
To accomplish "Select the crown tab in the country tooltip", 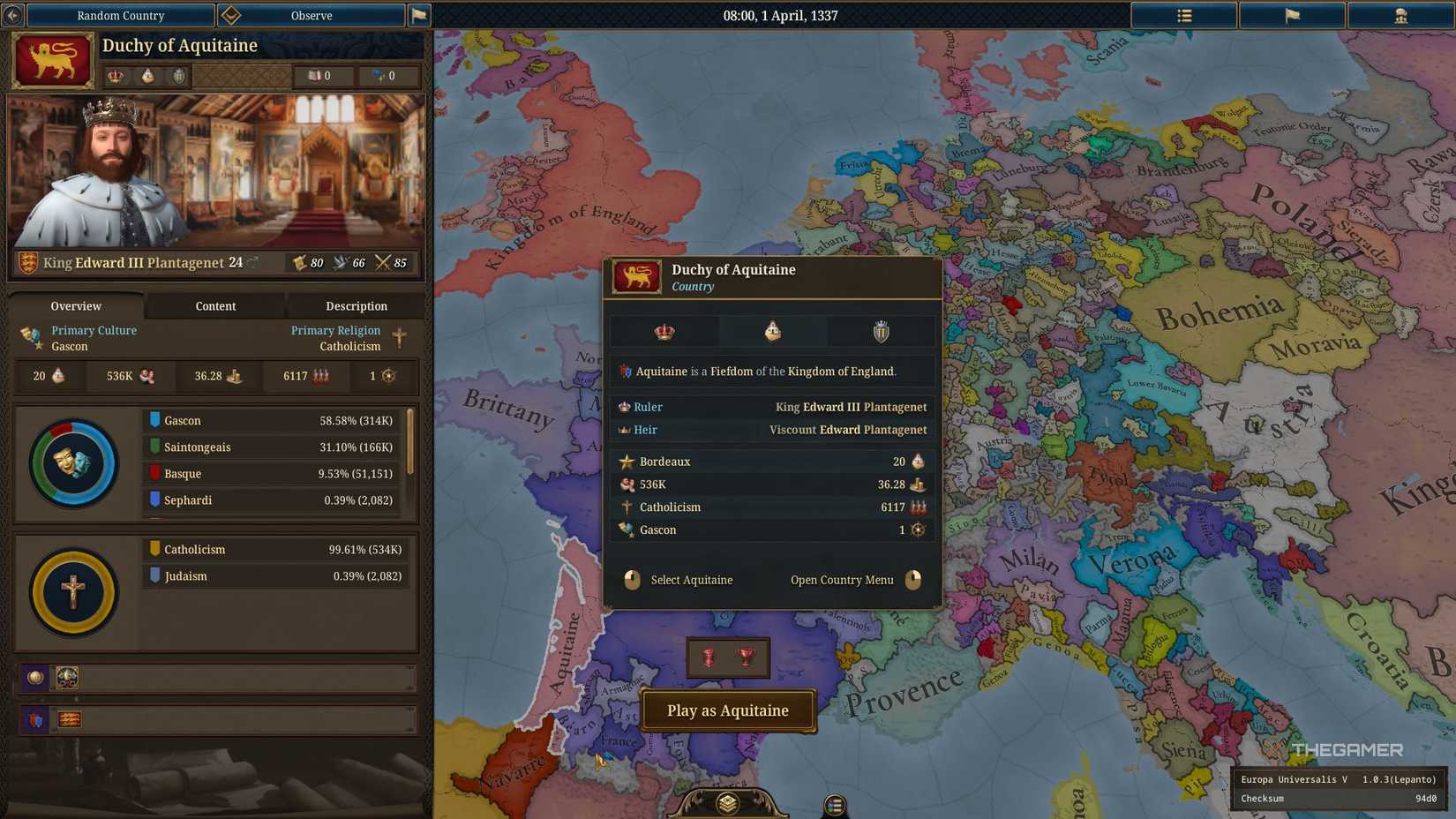I will coord(664,331).
